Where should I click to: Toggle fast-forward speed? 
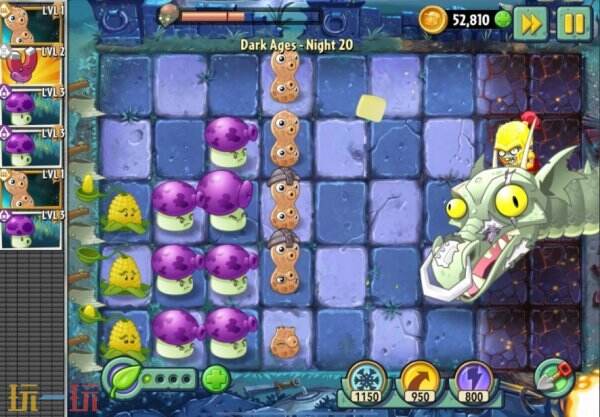pos(530,22)
